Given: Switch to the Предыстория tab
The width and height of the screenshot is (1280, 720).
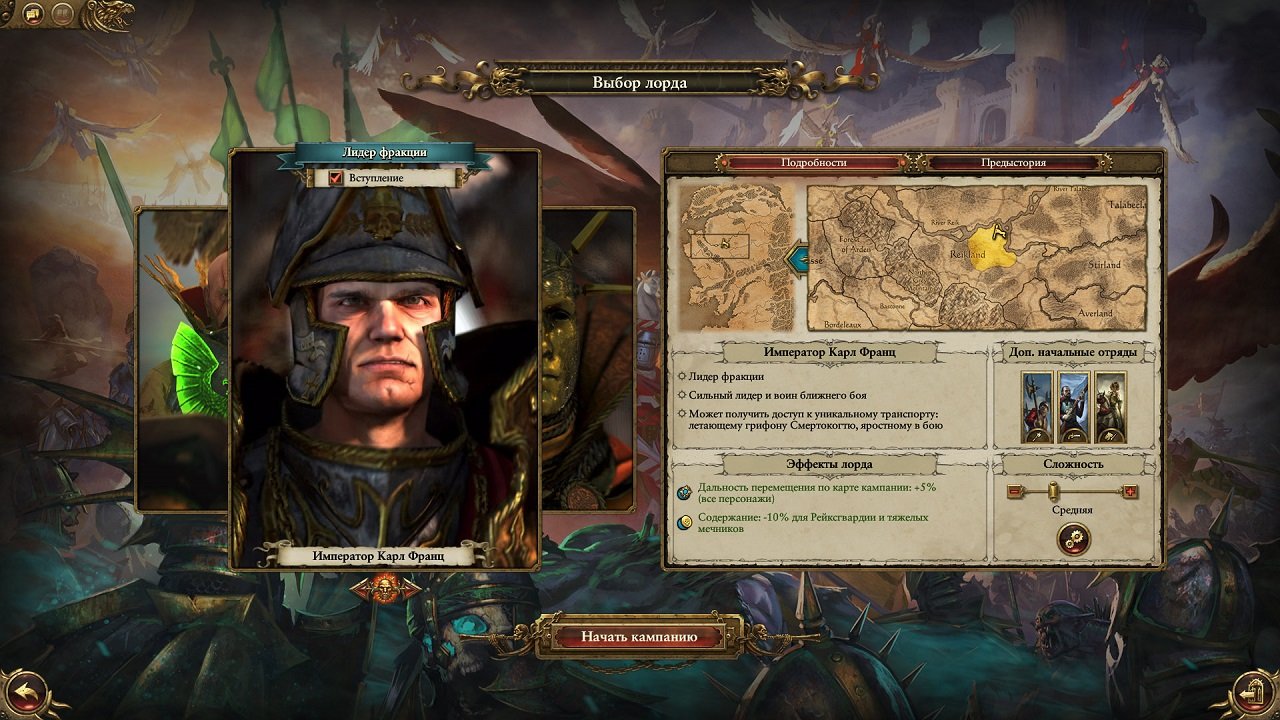Looking at the screenshot, I should [1013, 163].
